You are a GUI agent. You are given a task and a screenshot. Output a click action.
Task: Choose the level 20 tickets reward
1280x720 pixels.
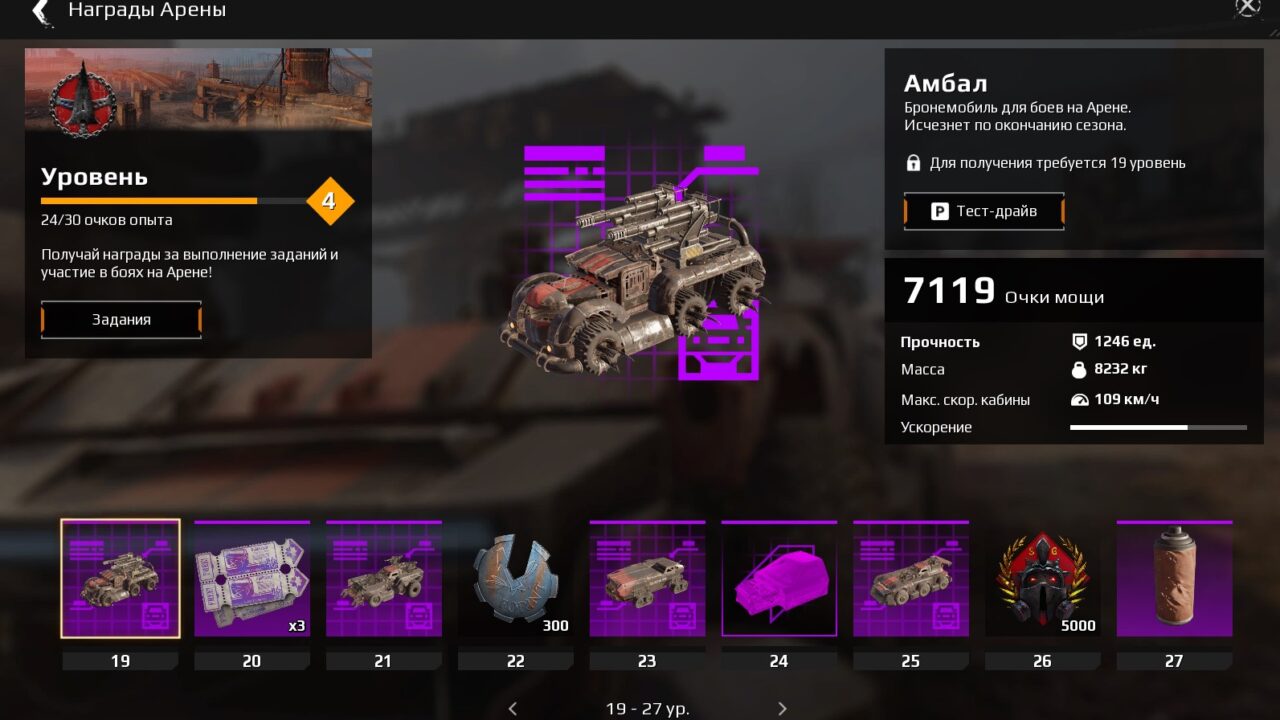(252, 579)
